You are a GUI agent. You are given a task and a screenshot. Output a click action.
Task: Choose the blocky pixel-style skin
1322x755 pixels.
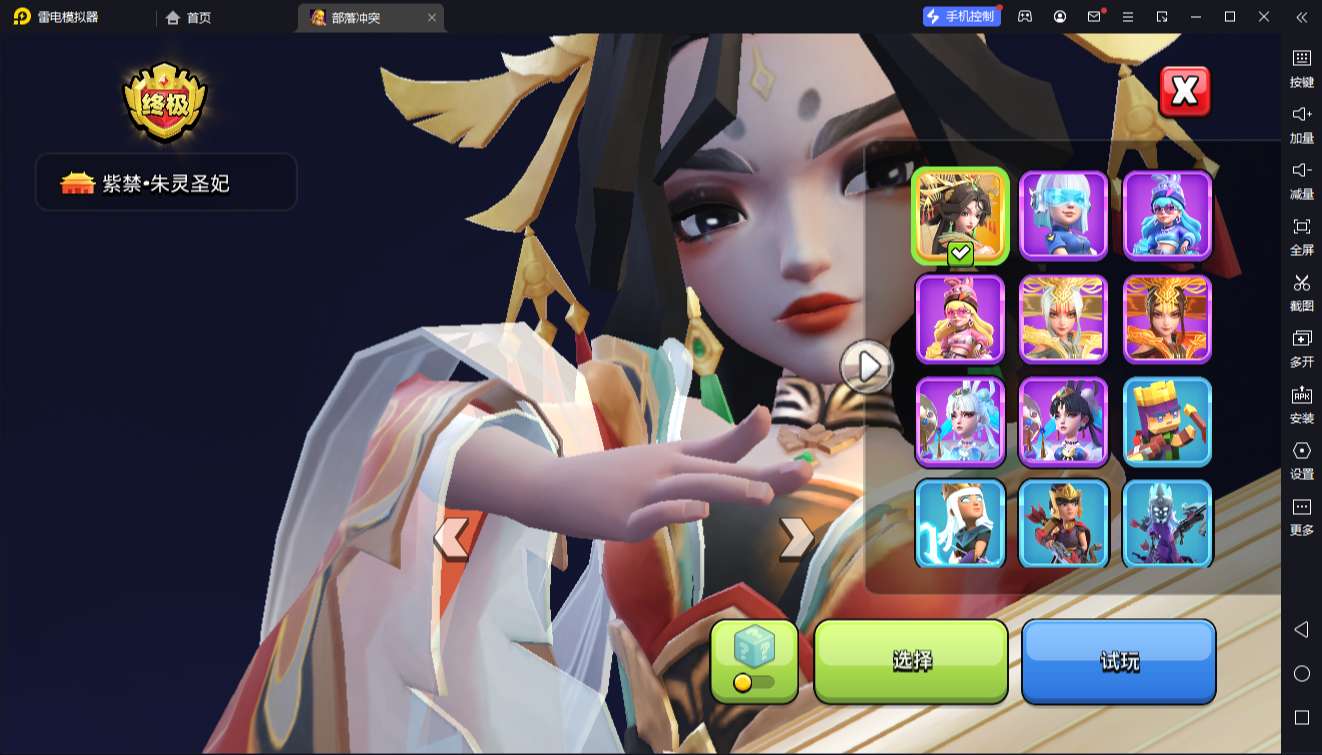(x=1167, y=421)
